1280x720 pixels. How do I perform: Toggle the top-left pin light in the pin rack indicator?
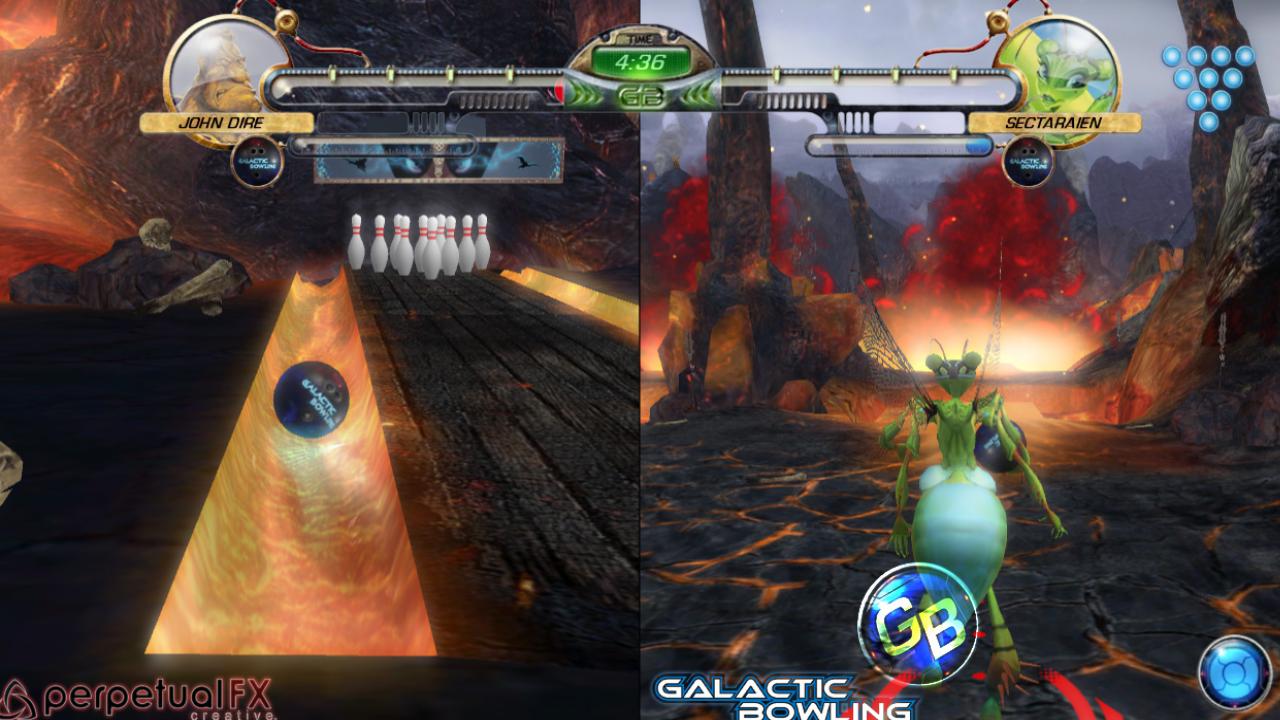click(1172, 54)
